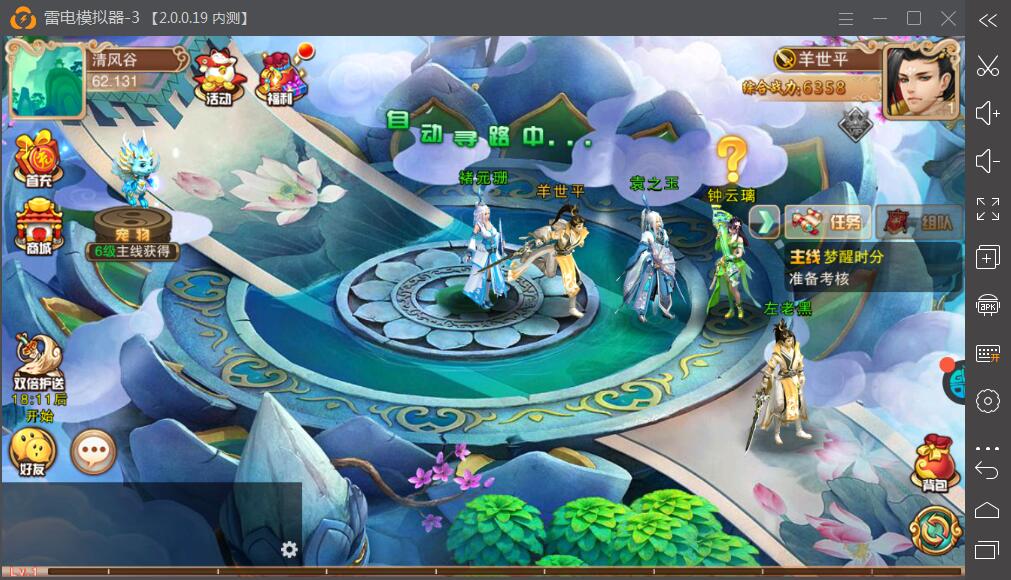Open the chat speech bubble button
Viewport: 1011px width, 580px height.
[x=94, y=453]
